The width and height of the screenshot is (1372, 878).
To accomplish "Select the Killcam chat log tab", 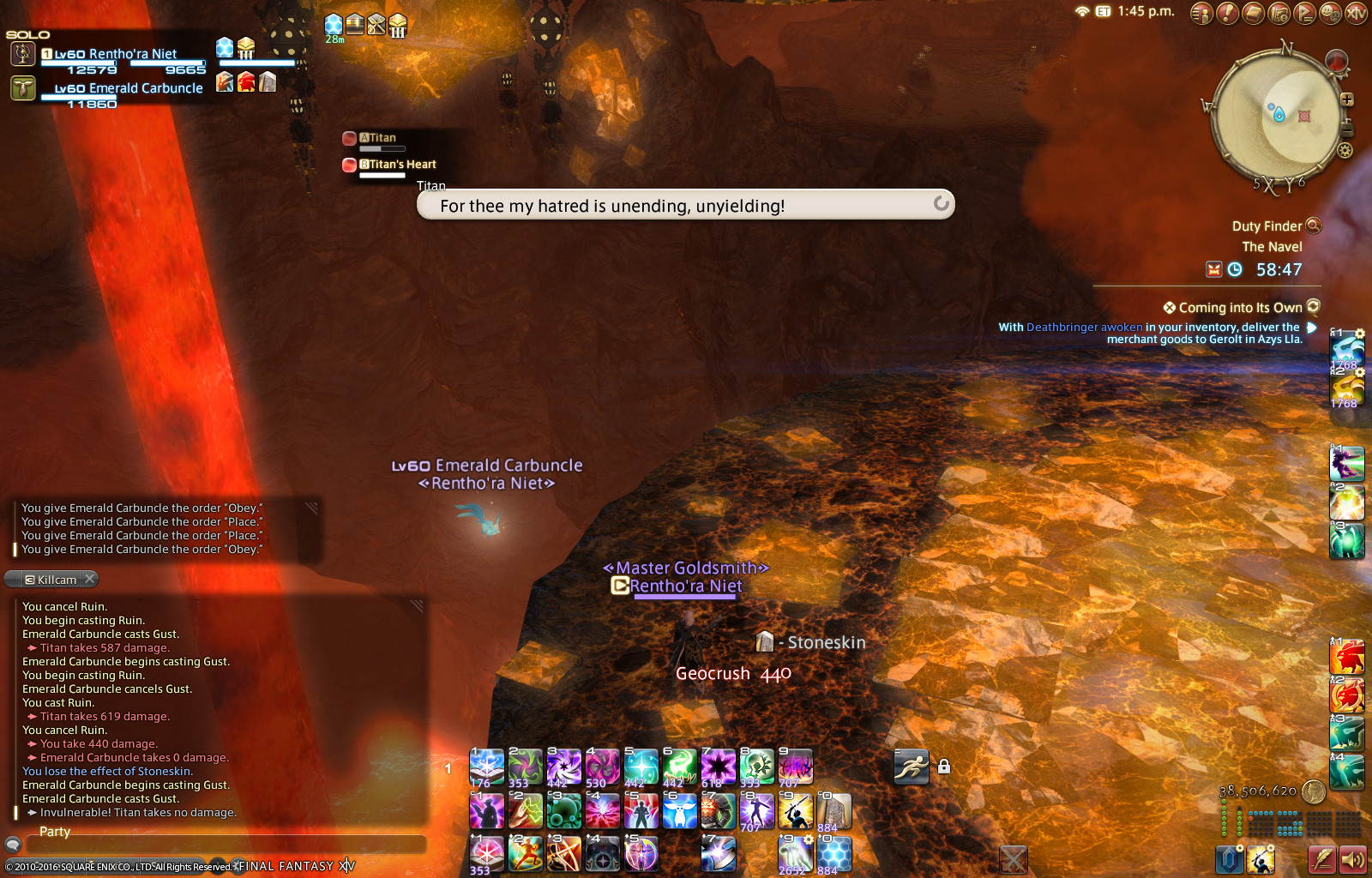I will [51, 580].
